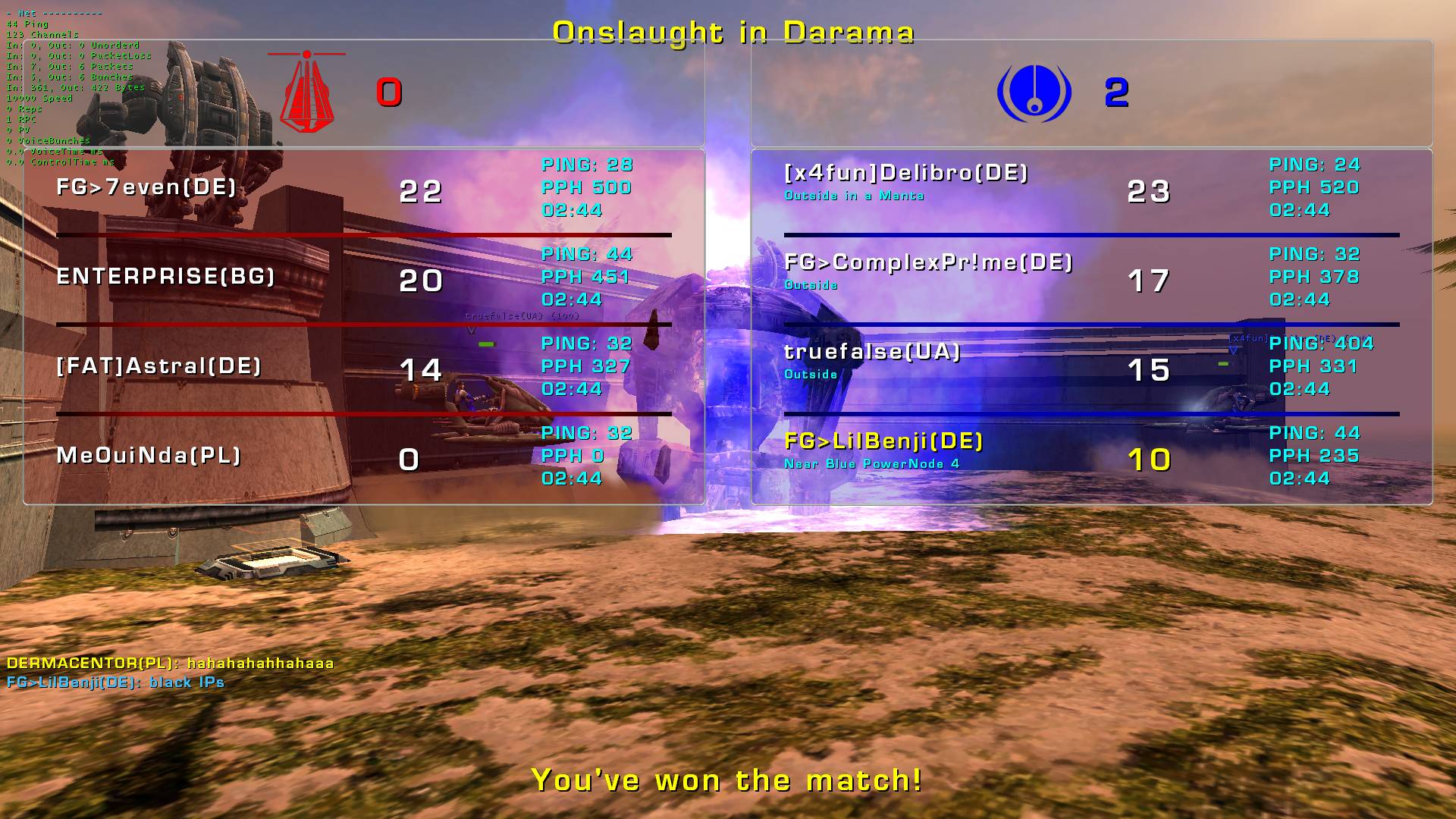Click the MeOuiNda(PL) scoreboard entry
Viewport: 1456px width, 819px height.
149,456
